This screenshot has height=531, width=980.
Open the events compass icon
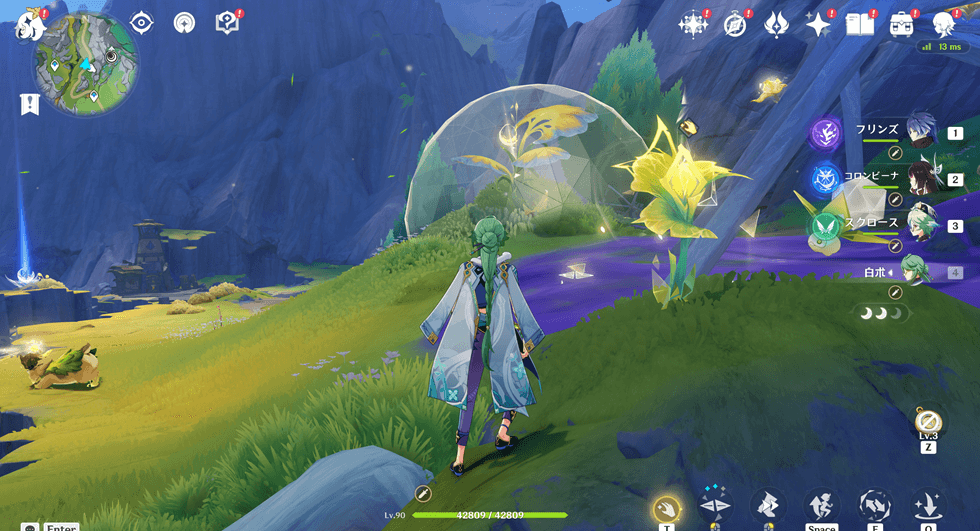736,24
